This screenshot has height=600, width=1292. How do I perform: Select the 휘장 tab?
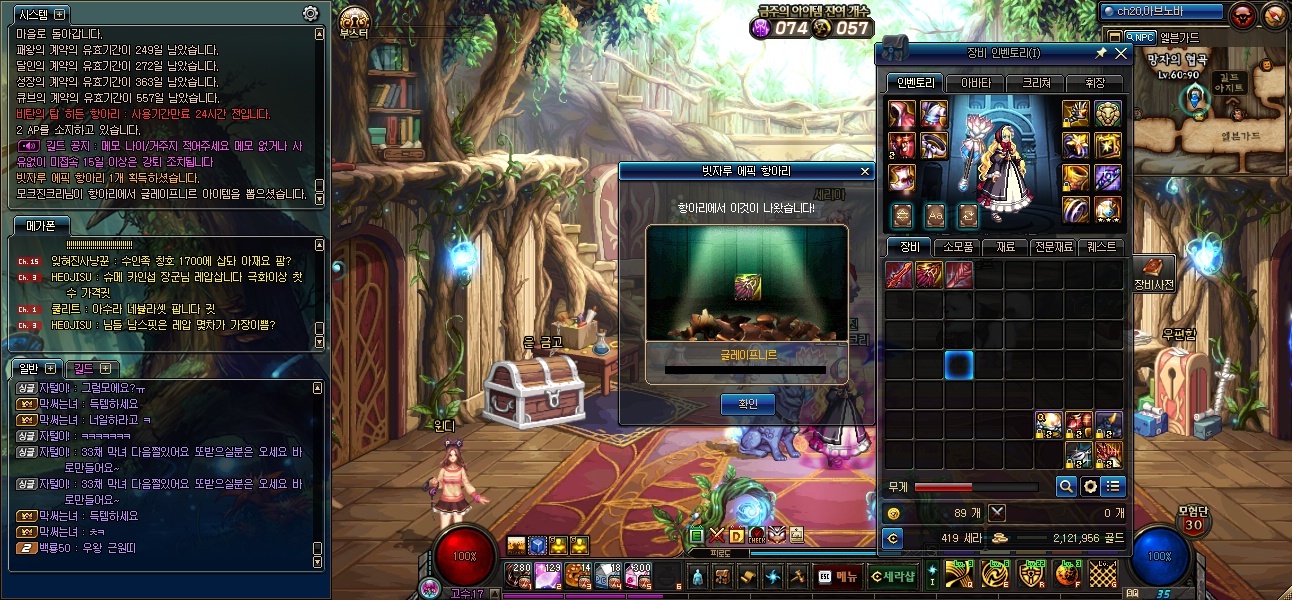point(1094,83)
